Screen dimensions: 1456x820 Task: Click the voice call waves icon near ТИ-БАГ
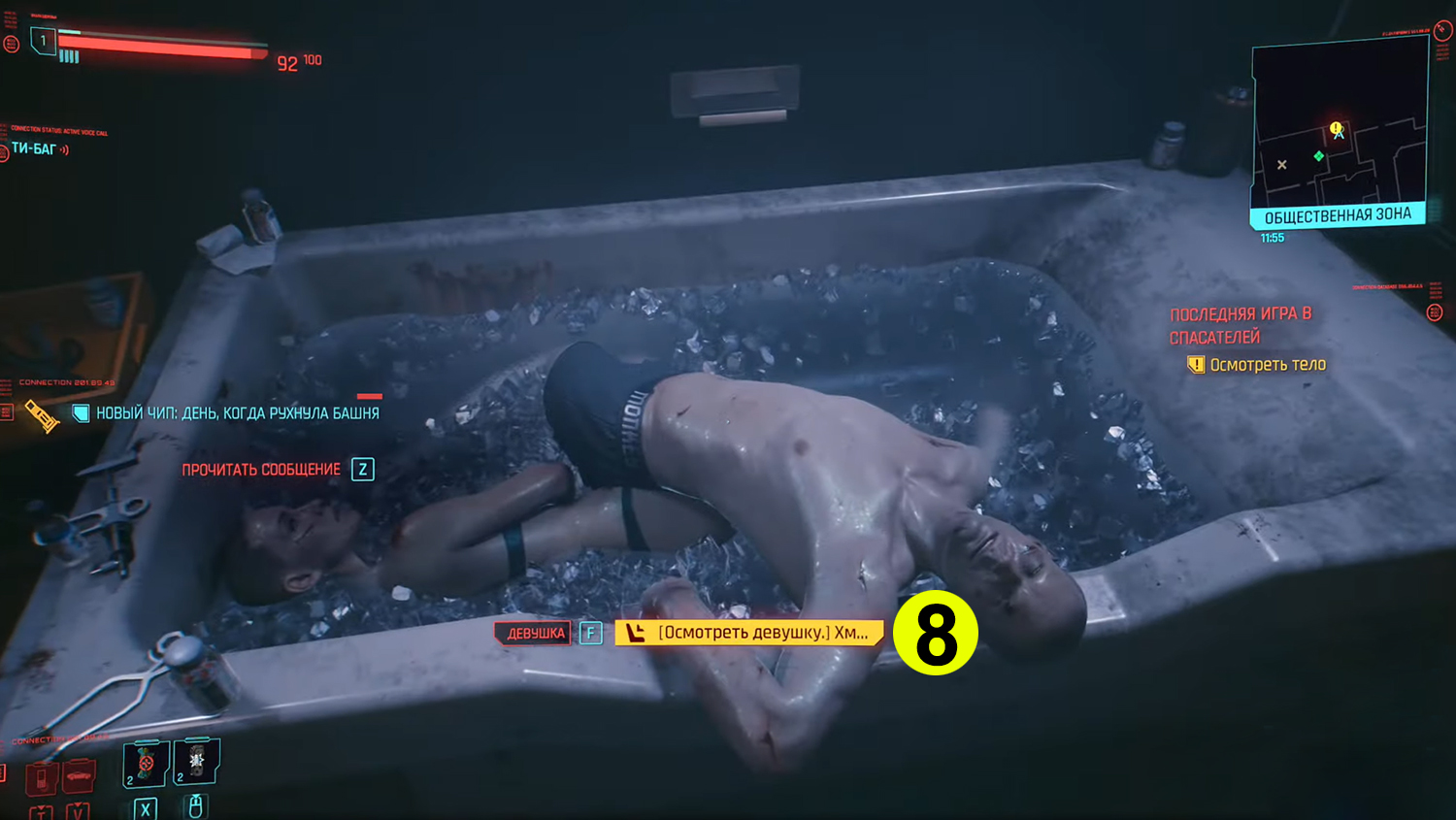pos(63,149)
